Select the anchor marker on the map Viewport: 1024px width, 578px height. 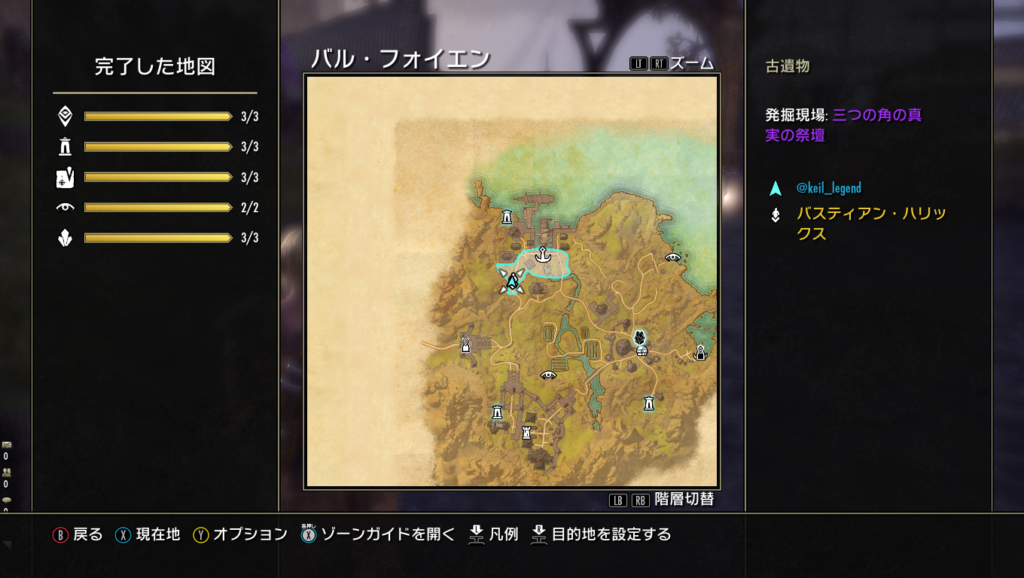pyautogui.click(x=542, y=254)
